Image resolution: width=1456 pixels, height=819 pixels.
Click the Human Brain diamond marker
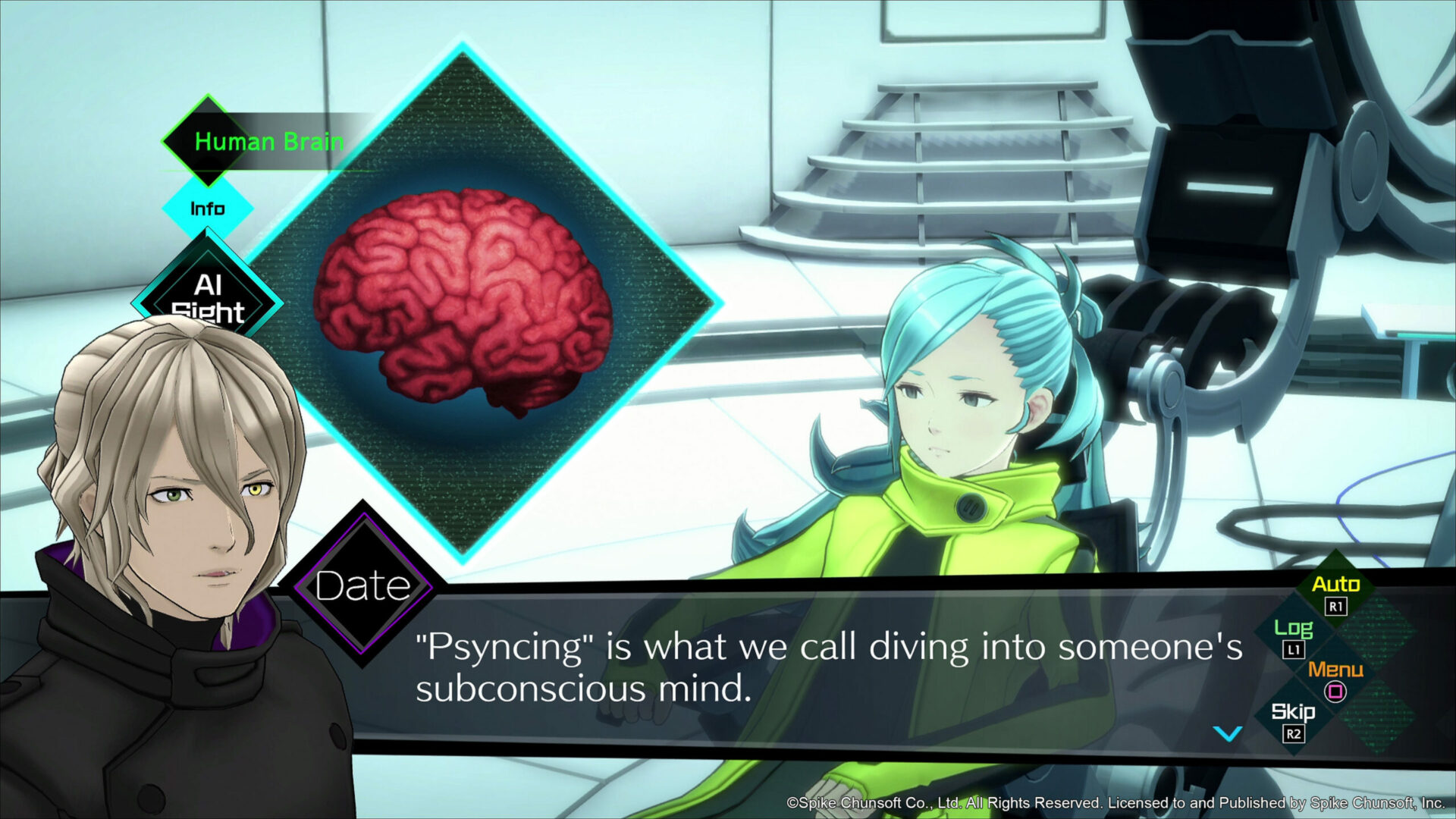[x=209, y=141]
